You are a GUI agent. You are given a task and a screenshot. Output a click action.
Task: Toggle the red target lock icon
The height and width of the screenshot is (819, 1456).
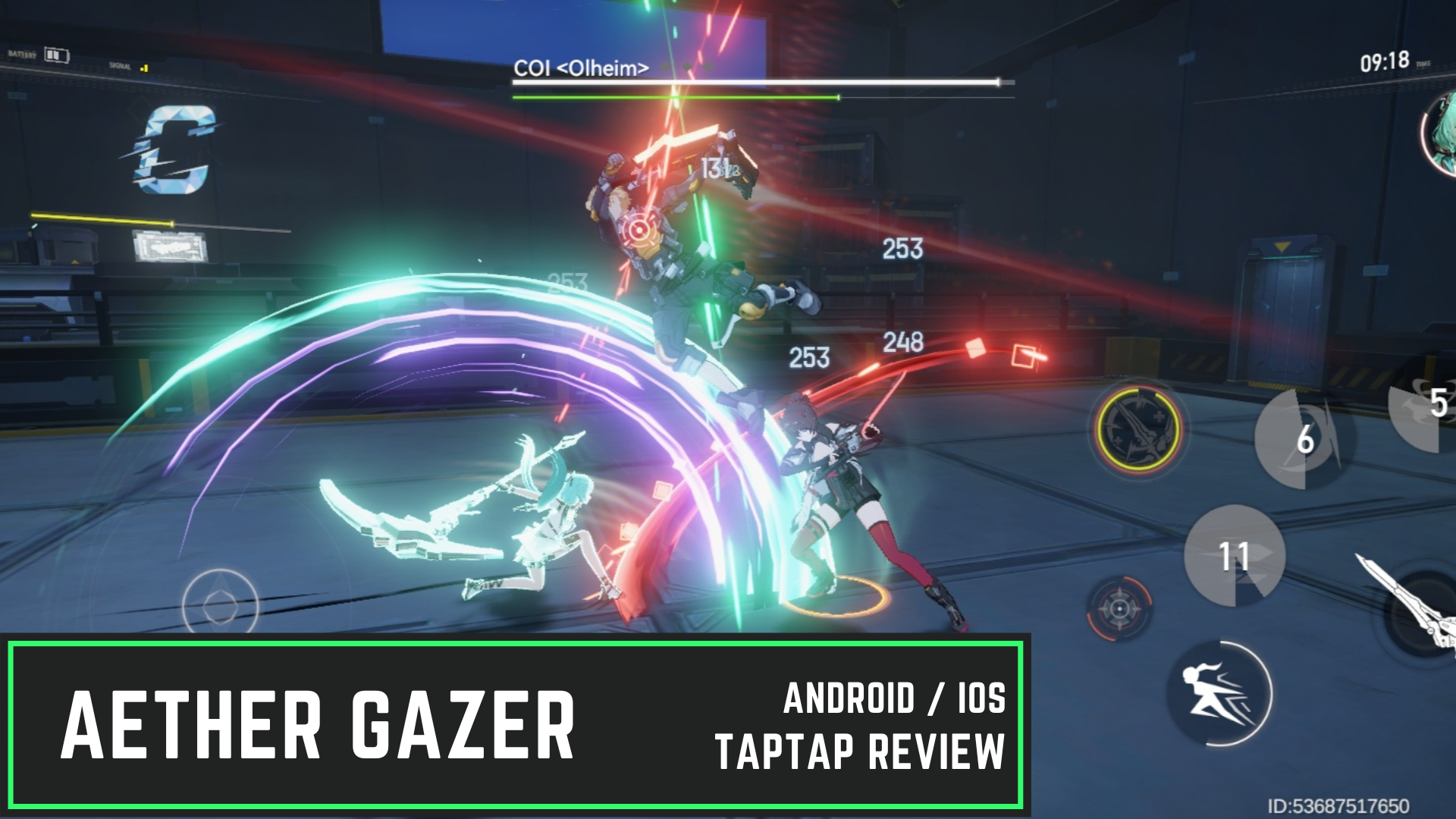(x=1119, y=608)
